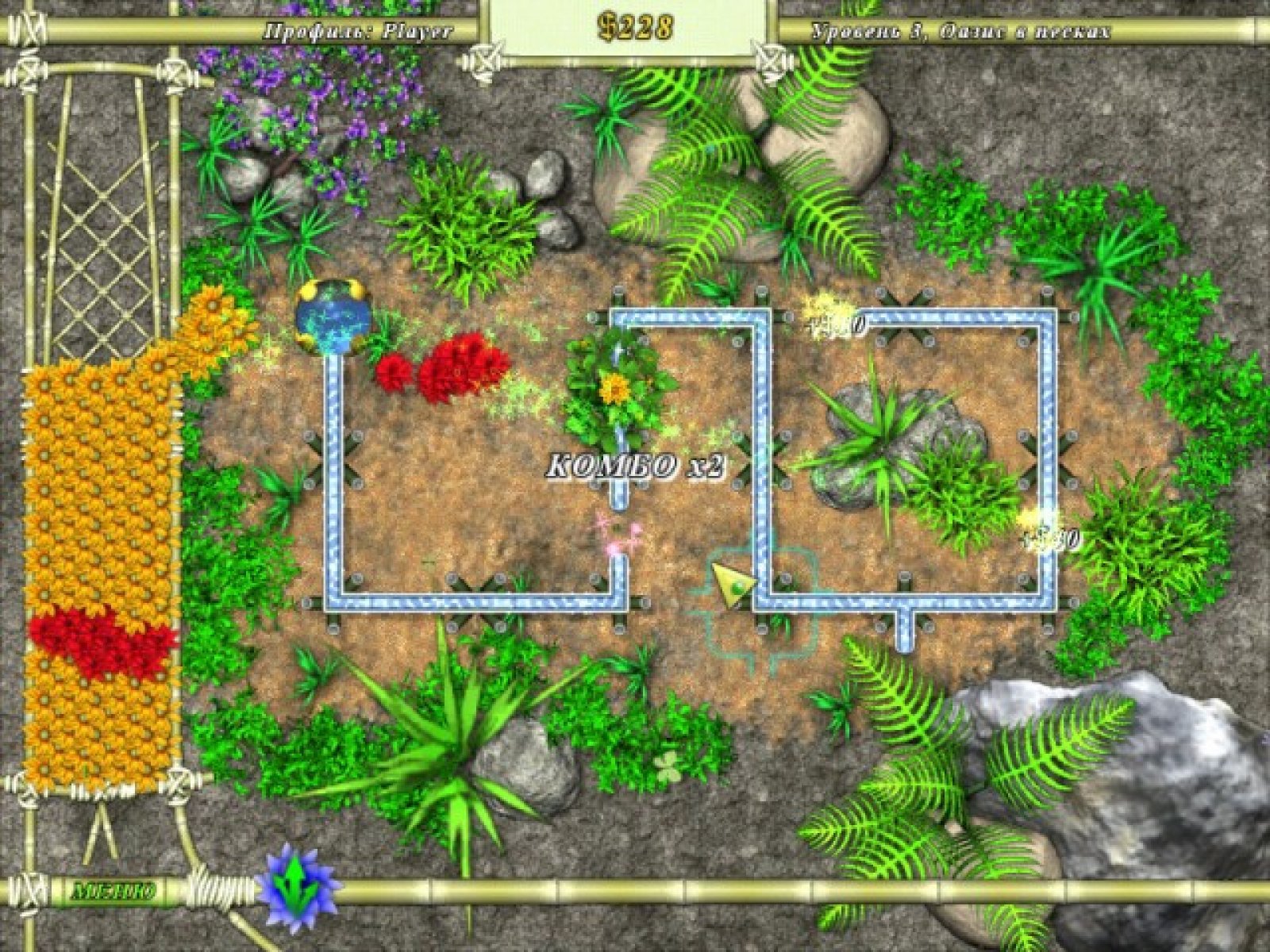The width and height of the screenshot is (1270, 952).
Task: Open the green МЕНЮ button
Action: tap(113, 890)
